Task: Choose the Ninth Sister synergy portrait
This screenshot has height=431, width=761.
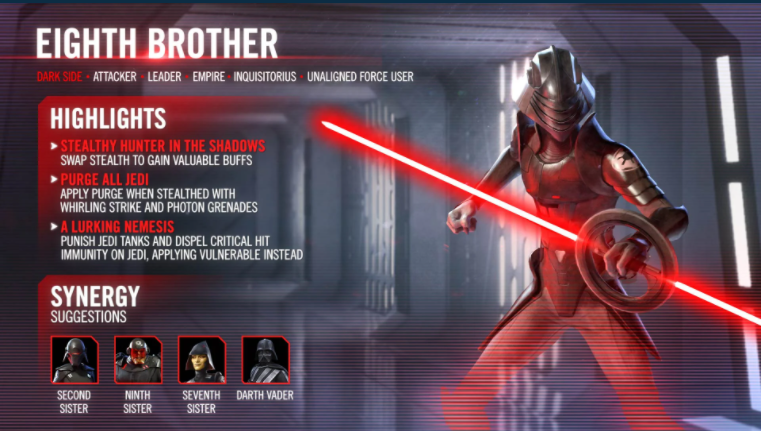Action: (138, 360)
